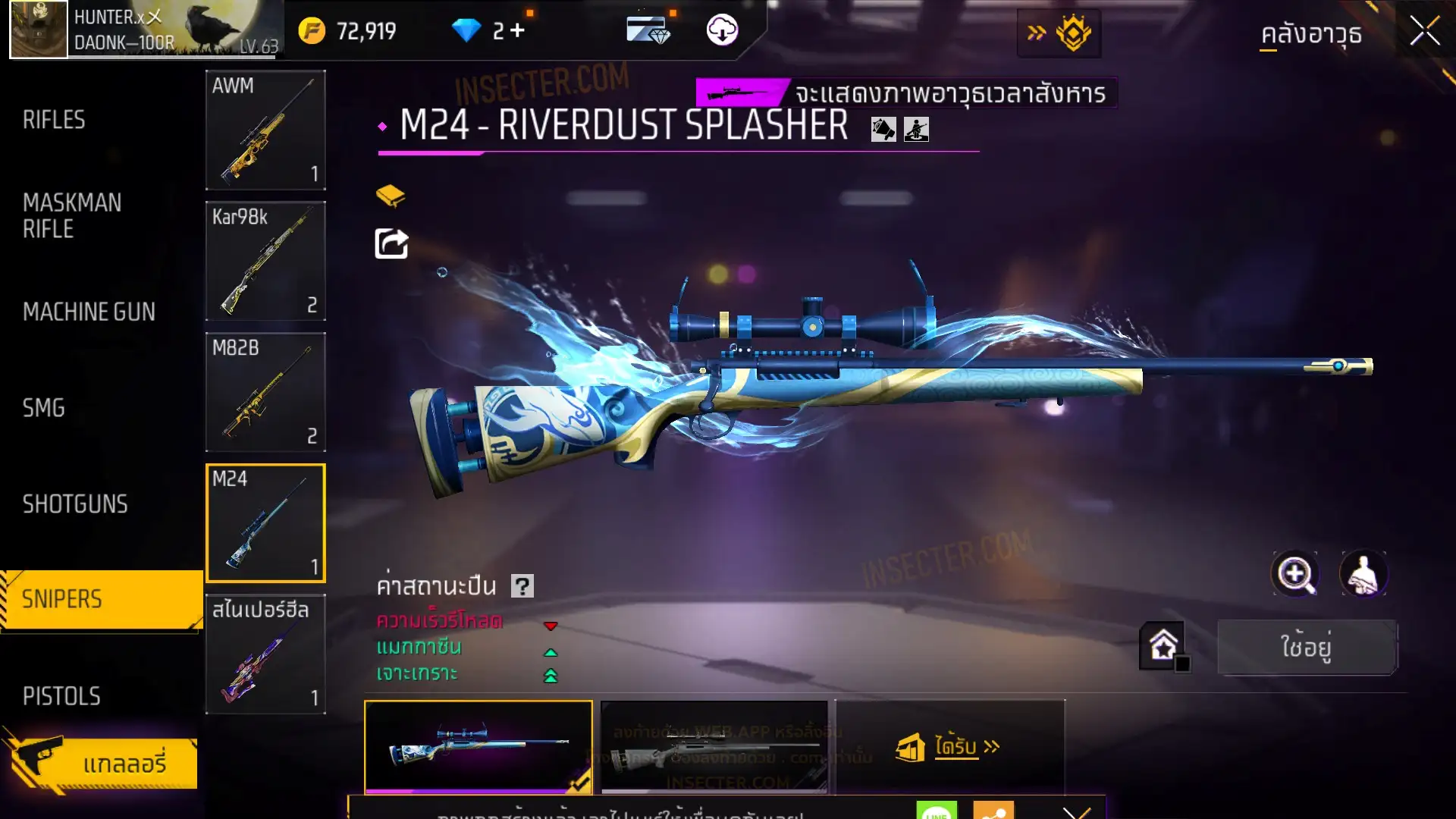Viewport: 1456px width, 819px height.
Task: Pick the purple sniper tile below M24
Action: 265,654
